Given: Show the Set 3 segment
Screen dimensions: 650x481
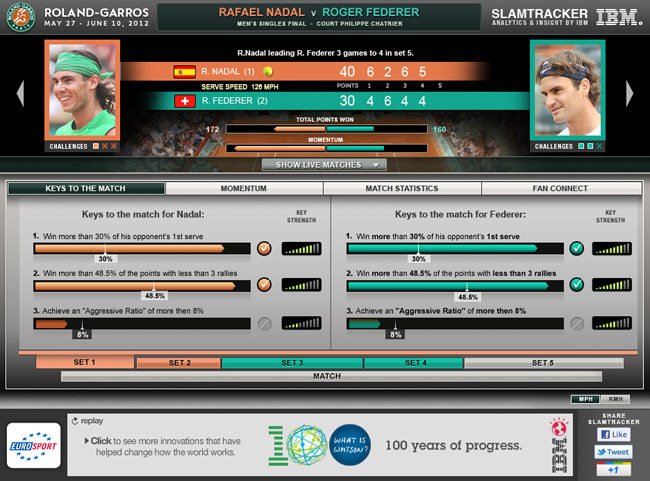Looking at the screenshot, I should [292, 362].
